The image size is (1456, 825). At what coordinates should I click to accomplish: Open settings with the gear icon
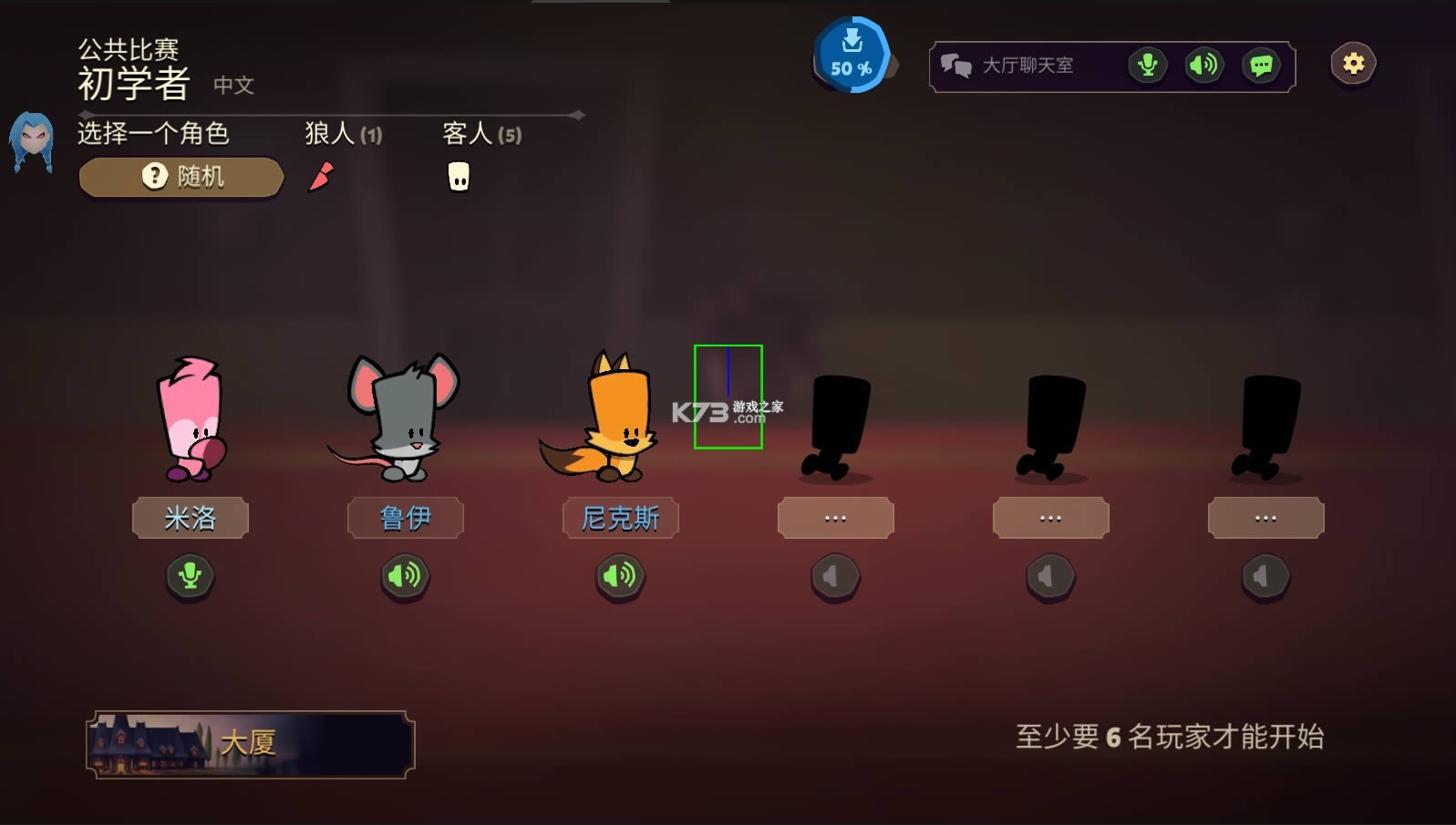pyautogui.click(x=1352, y=62)
